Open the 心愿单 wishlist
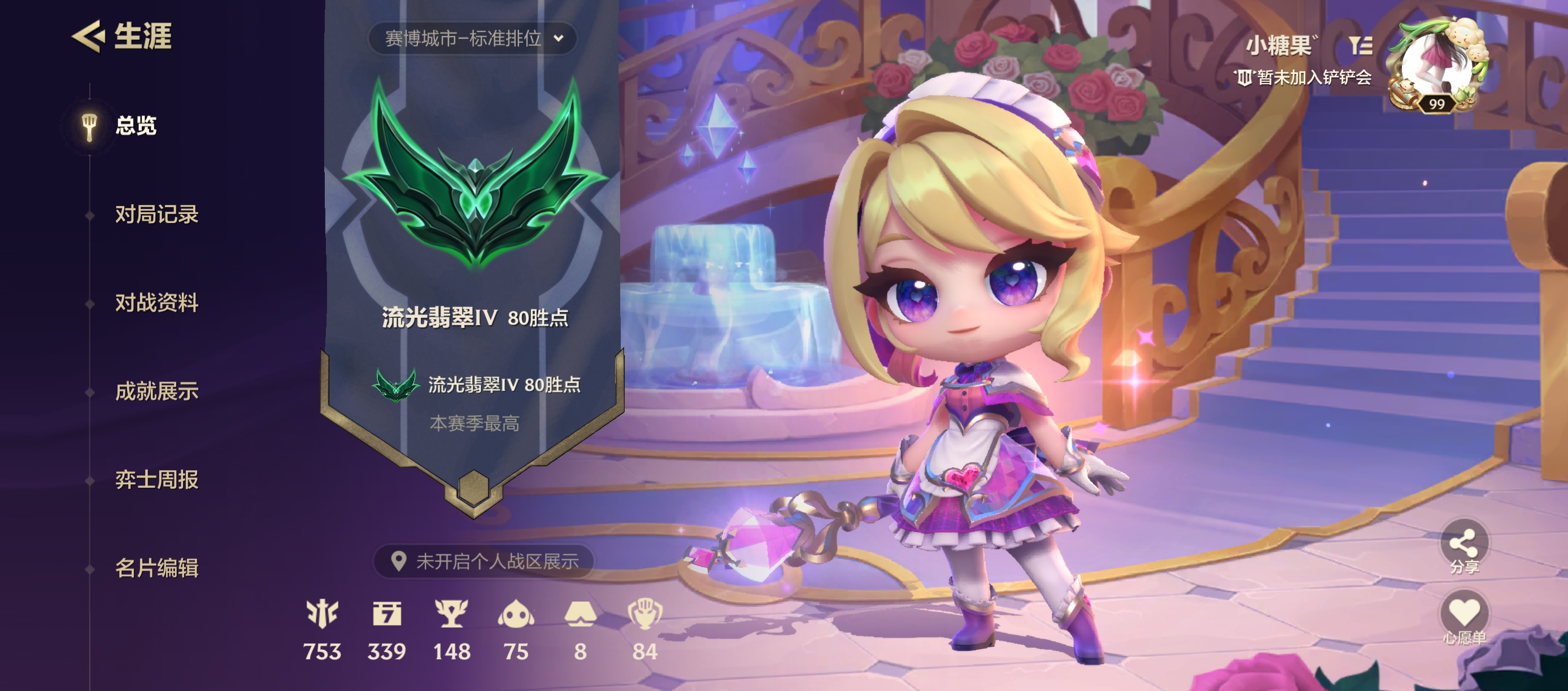This screenshot has width=1568, height=691. point(1464,615)
